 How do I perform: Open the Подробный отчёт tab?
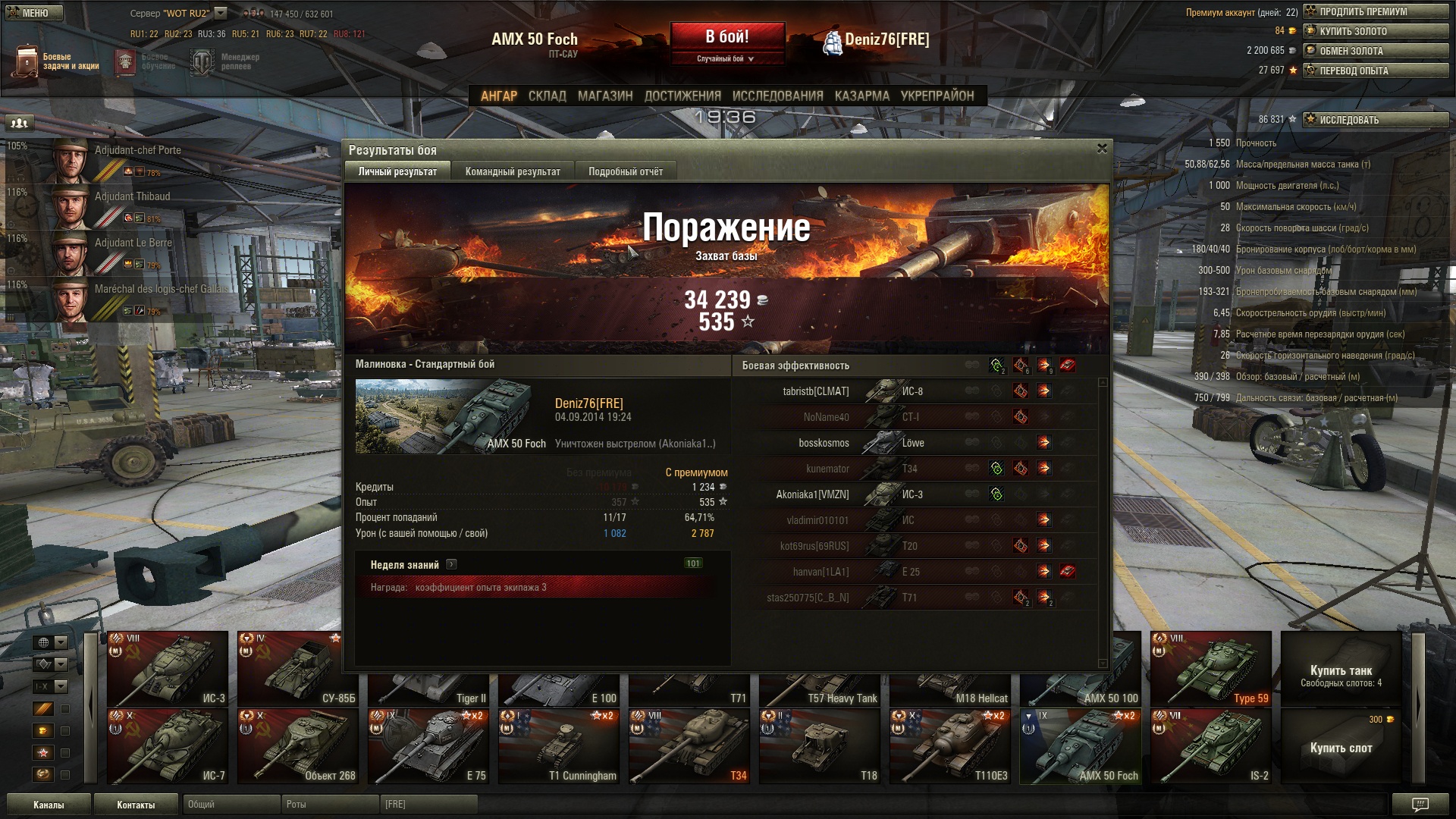point(626,171)
